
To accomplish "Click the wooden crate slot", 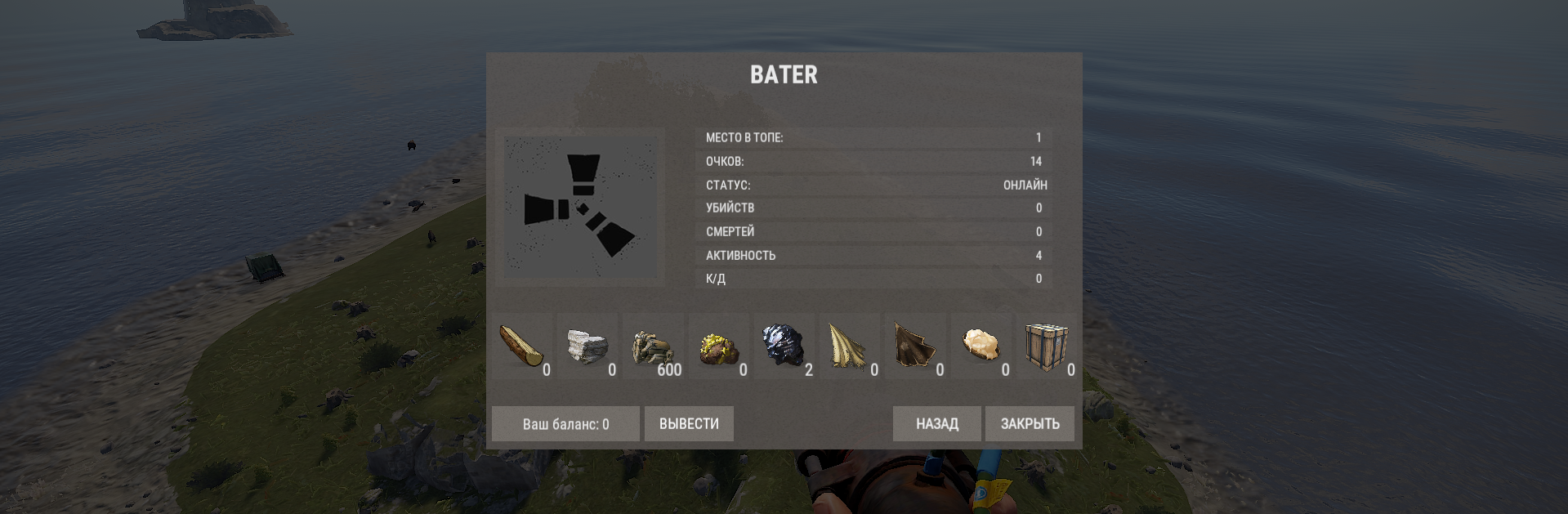I will point(1048,346).
